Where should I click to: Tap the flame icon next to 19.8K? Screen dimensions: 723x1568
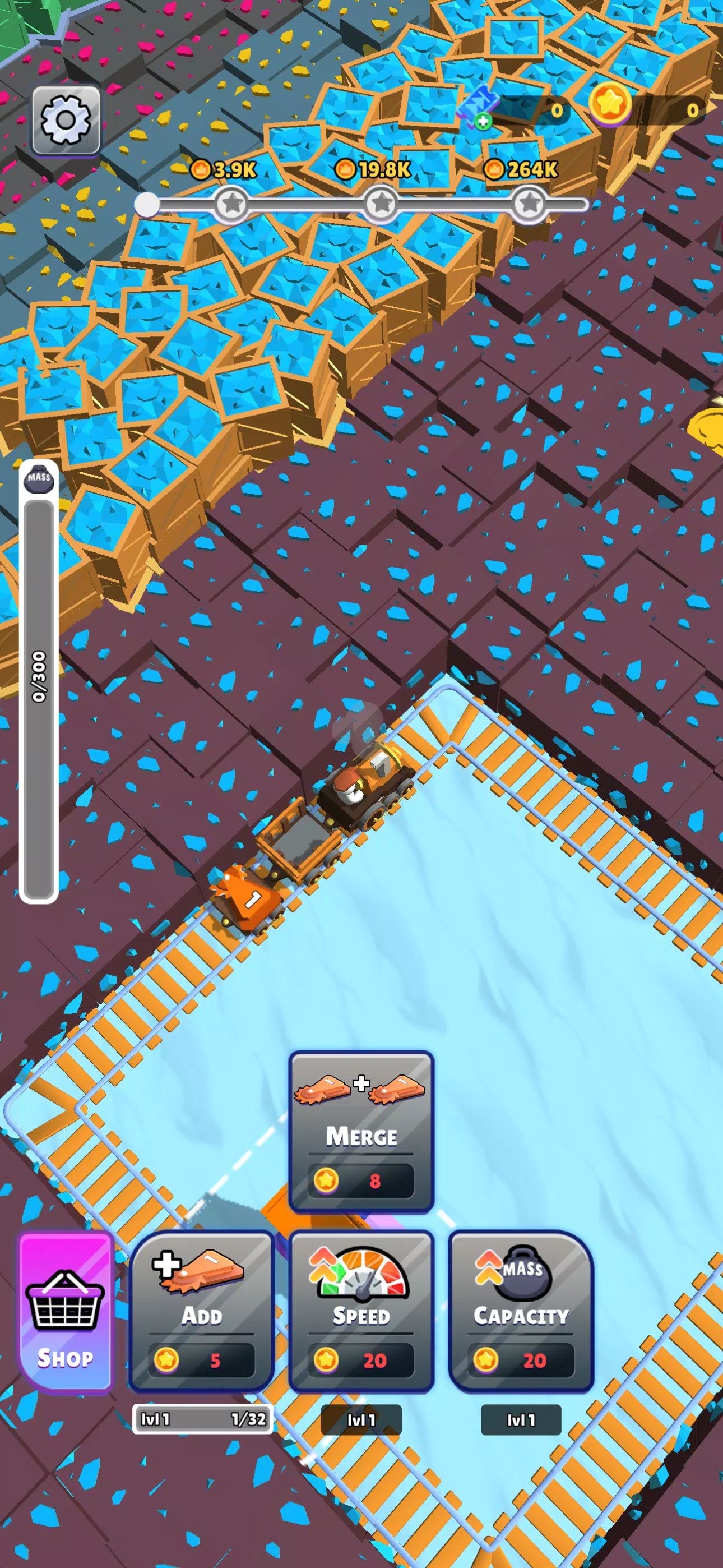pos(347,169)
